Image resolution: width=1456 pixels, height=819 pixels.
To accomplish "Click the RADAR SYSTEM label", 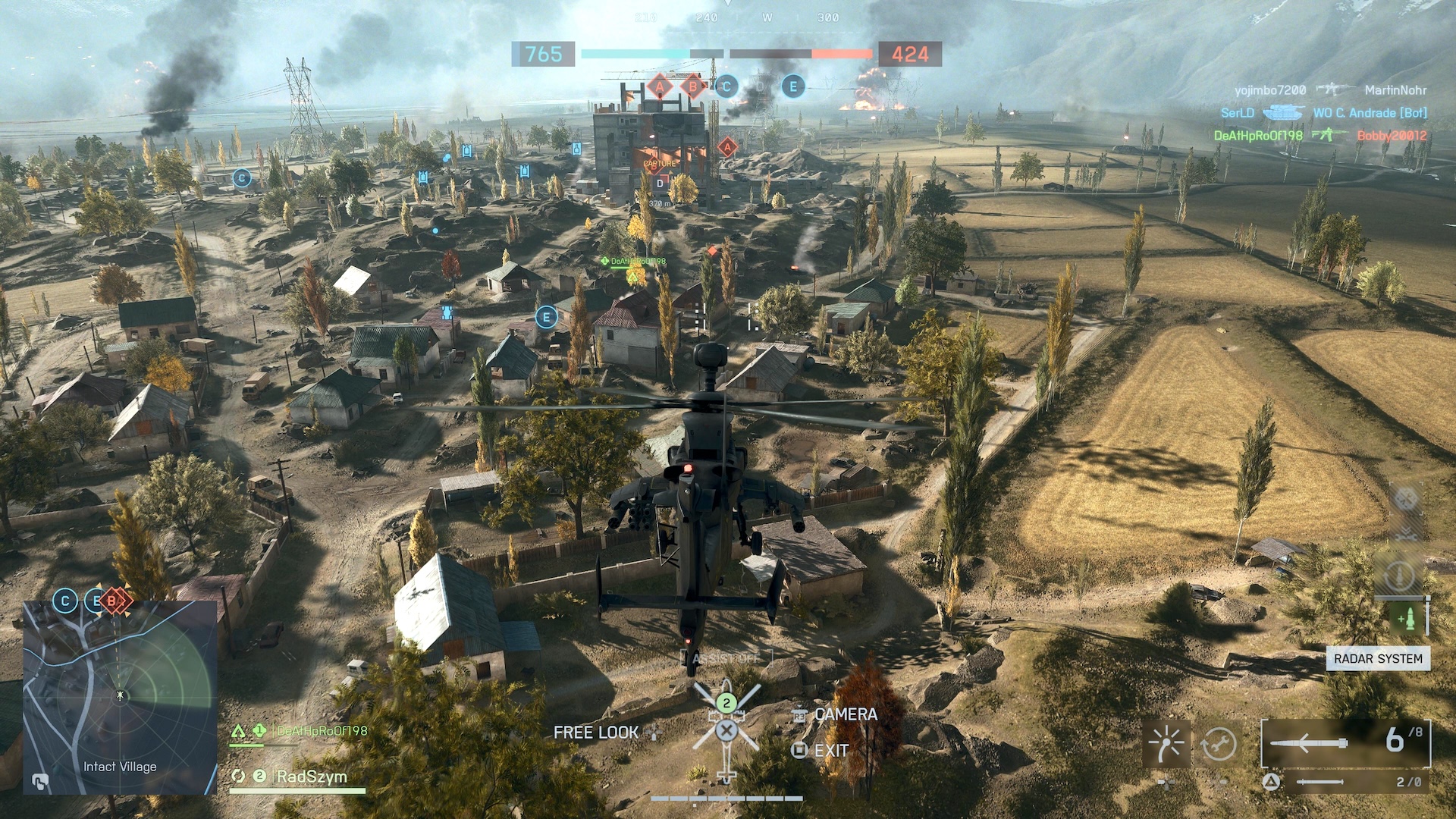I will coord(1377,658).
